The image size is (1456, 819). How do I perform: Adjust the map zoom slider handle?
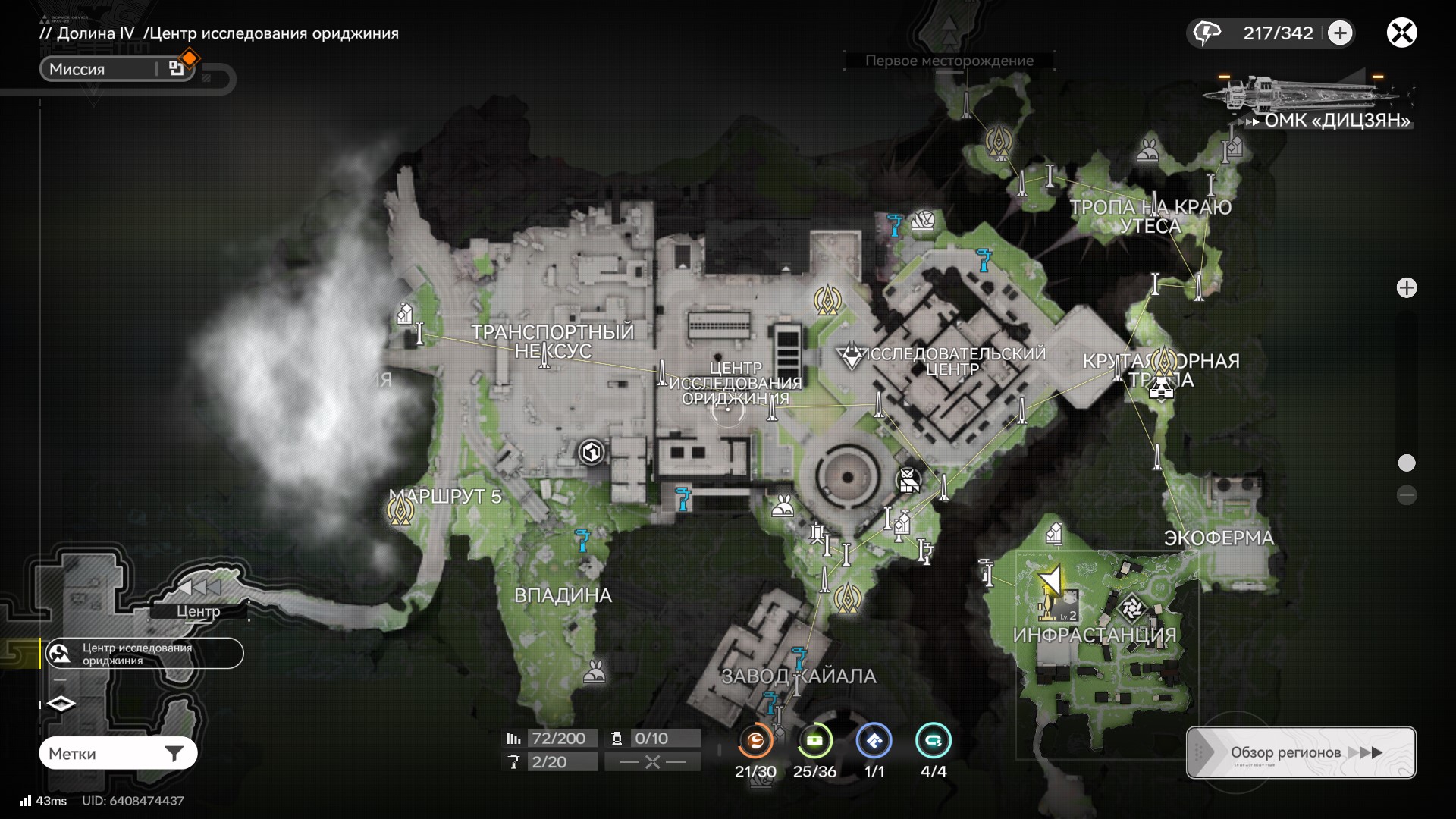tap(1407, 463)
